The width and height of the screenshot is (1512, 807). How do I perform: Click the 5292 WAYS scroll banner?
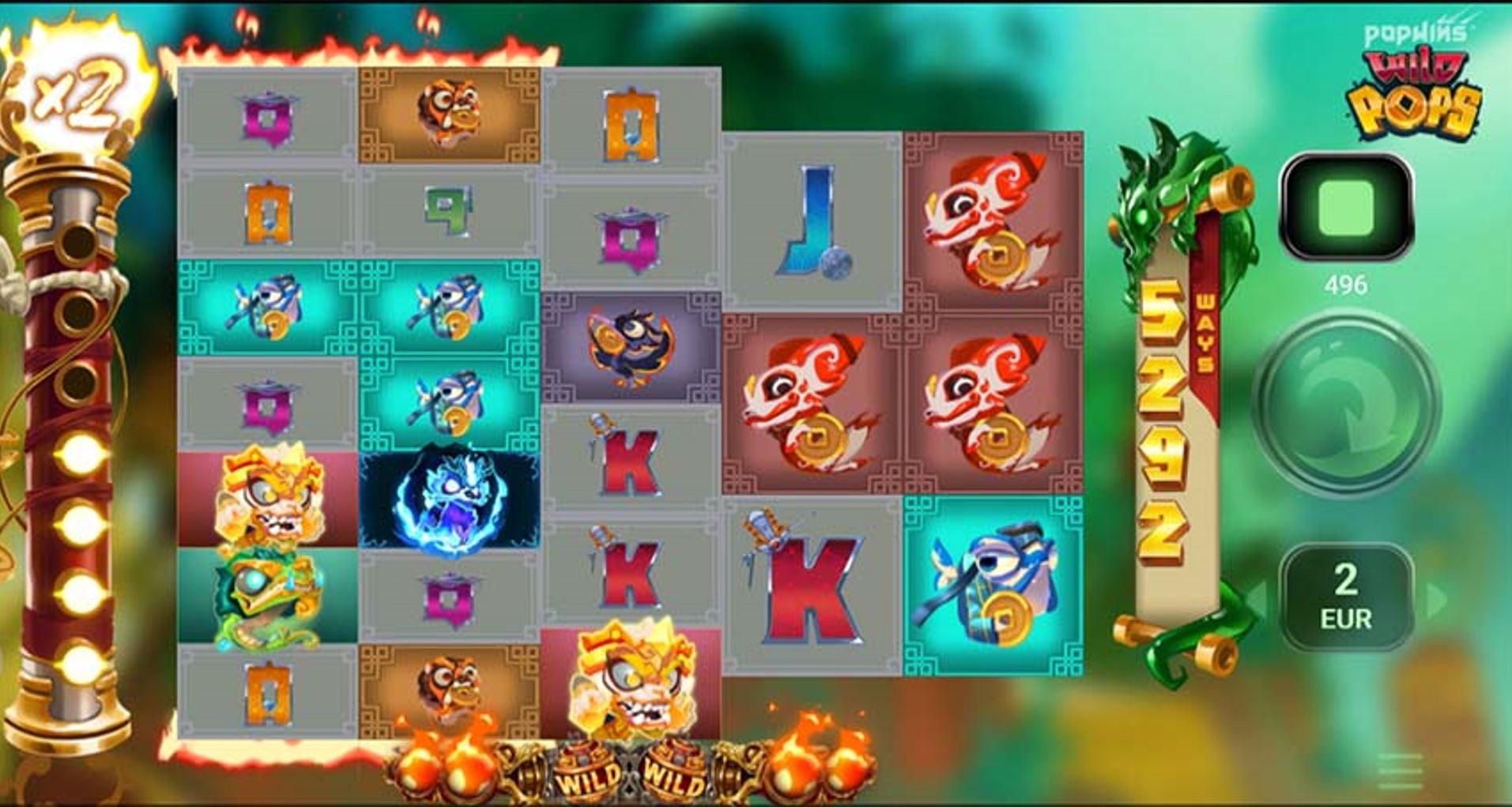(x=1167, y=411)
